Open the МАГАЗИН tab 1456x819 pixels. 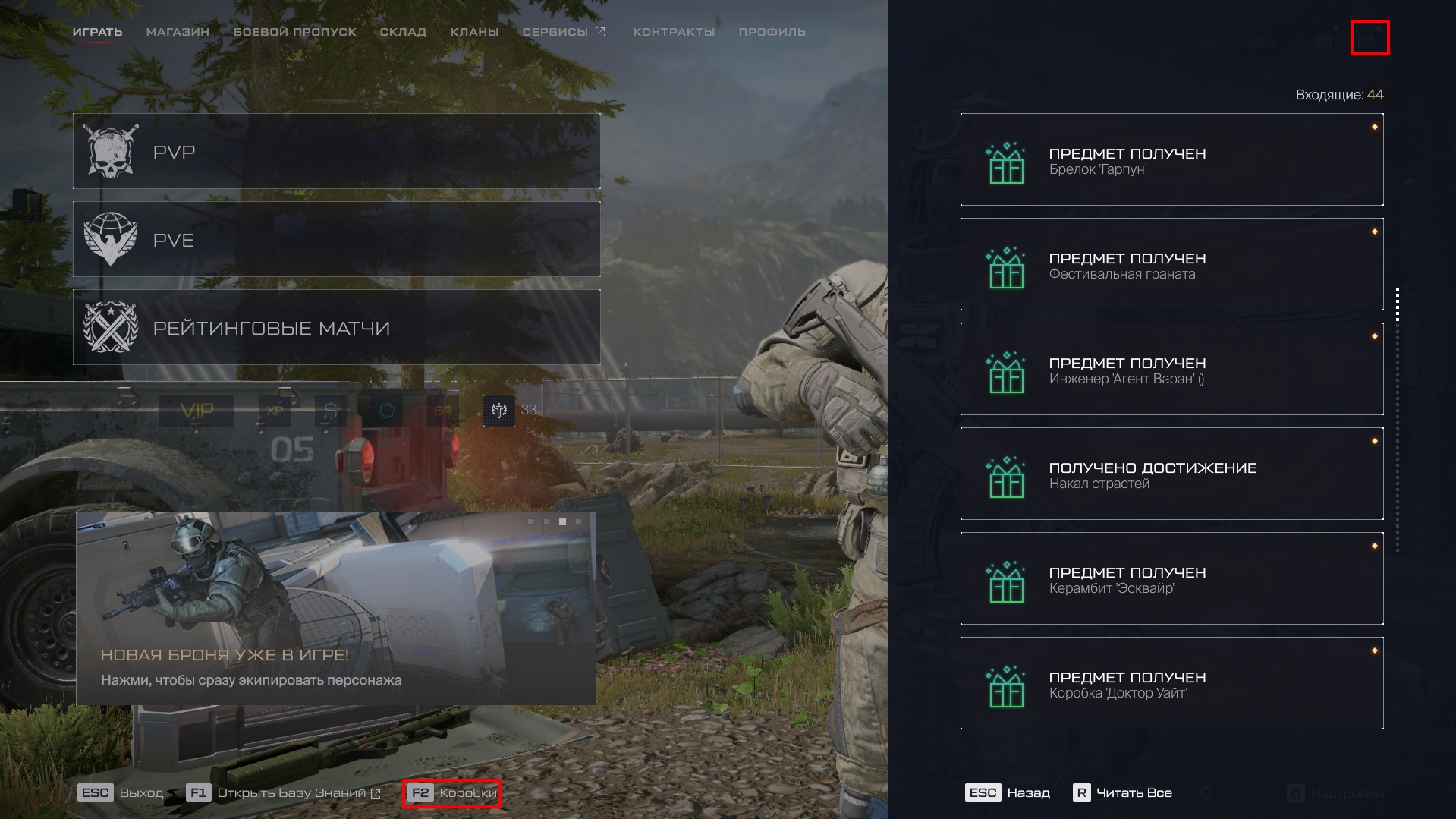pos(178,32)
